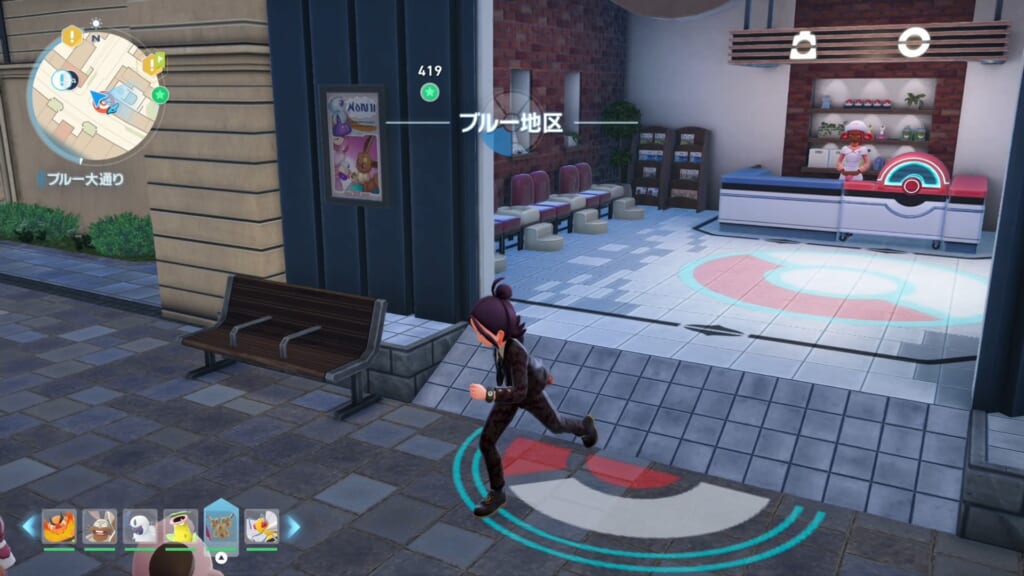Pick the yellow Victreebel party slot

click(x=180, y=526)
